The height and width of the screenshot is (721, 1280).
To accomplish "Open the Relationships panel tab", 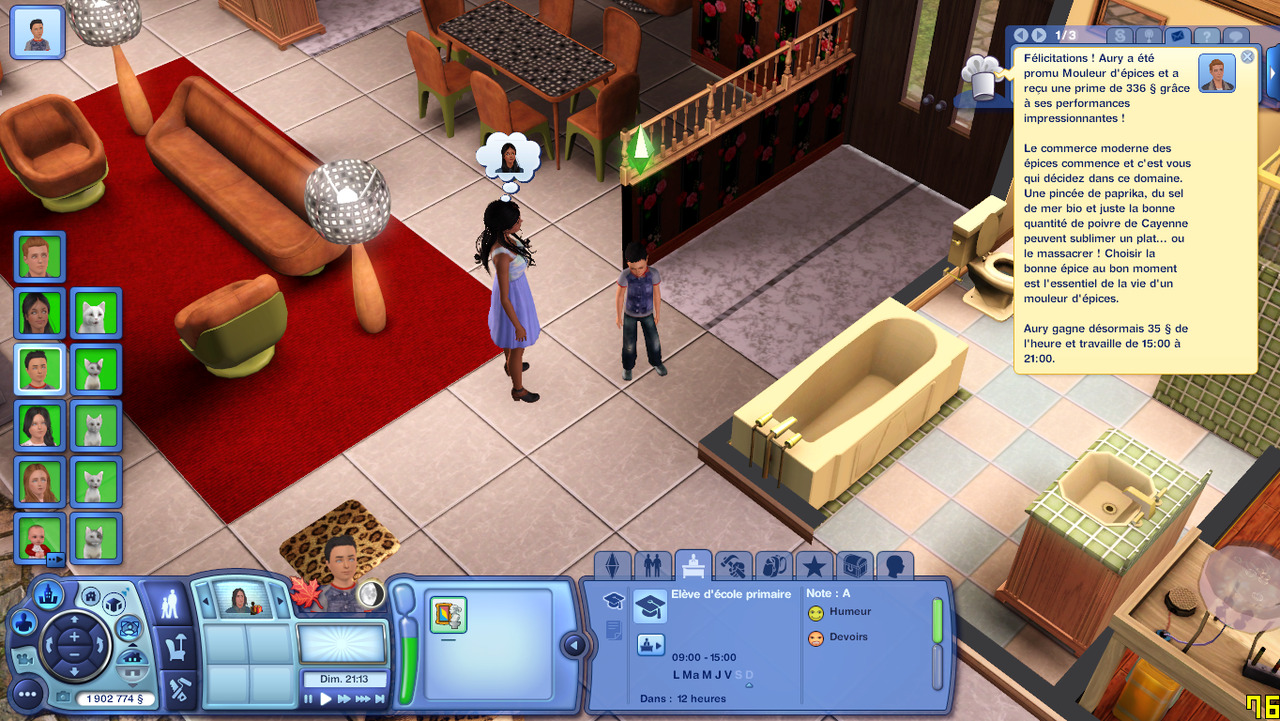I will tap(652, 567).
